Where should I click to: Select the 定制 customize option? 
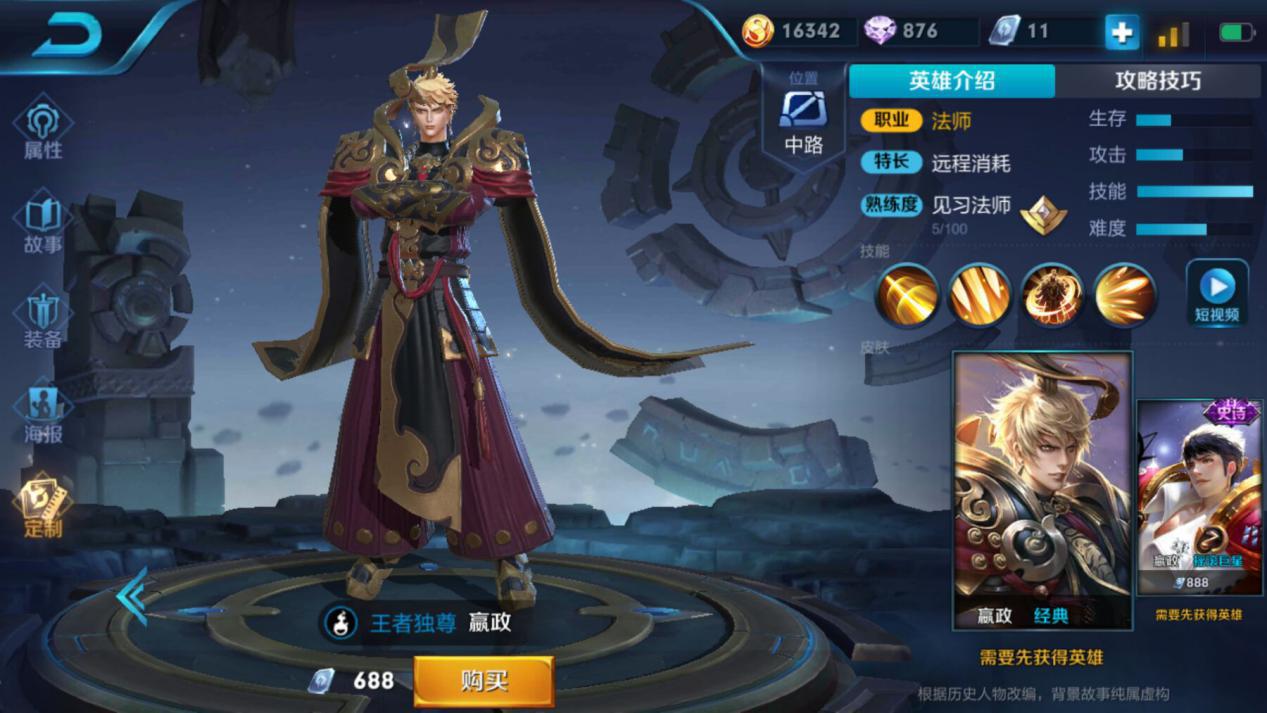(43, 506)
